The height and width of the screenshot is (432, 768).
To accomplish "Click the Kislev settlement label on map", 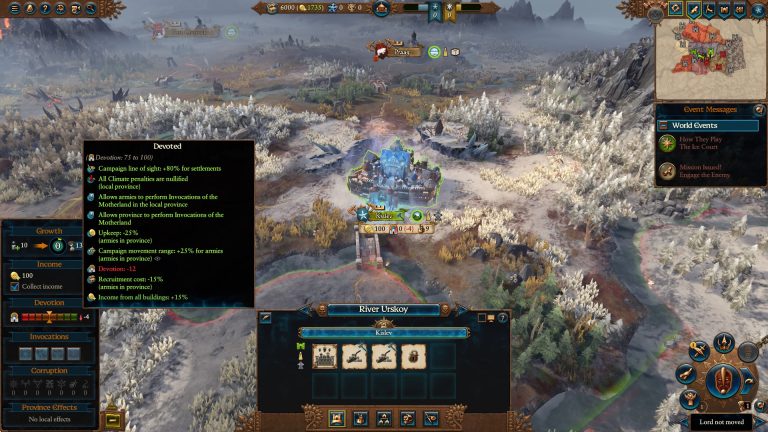I will click(x=385, y=214).
